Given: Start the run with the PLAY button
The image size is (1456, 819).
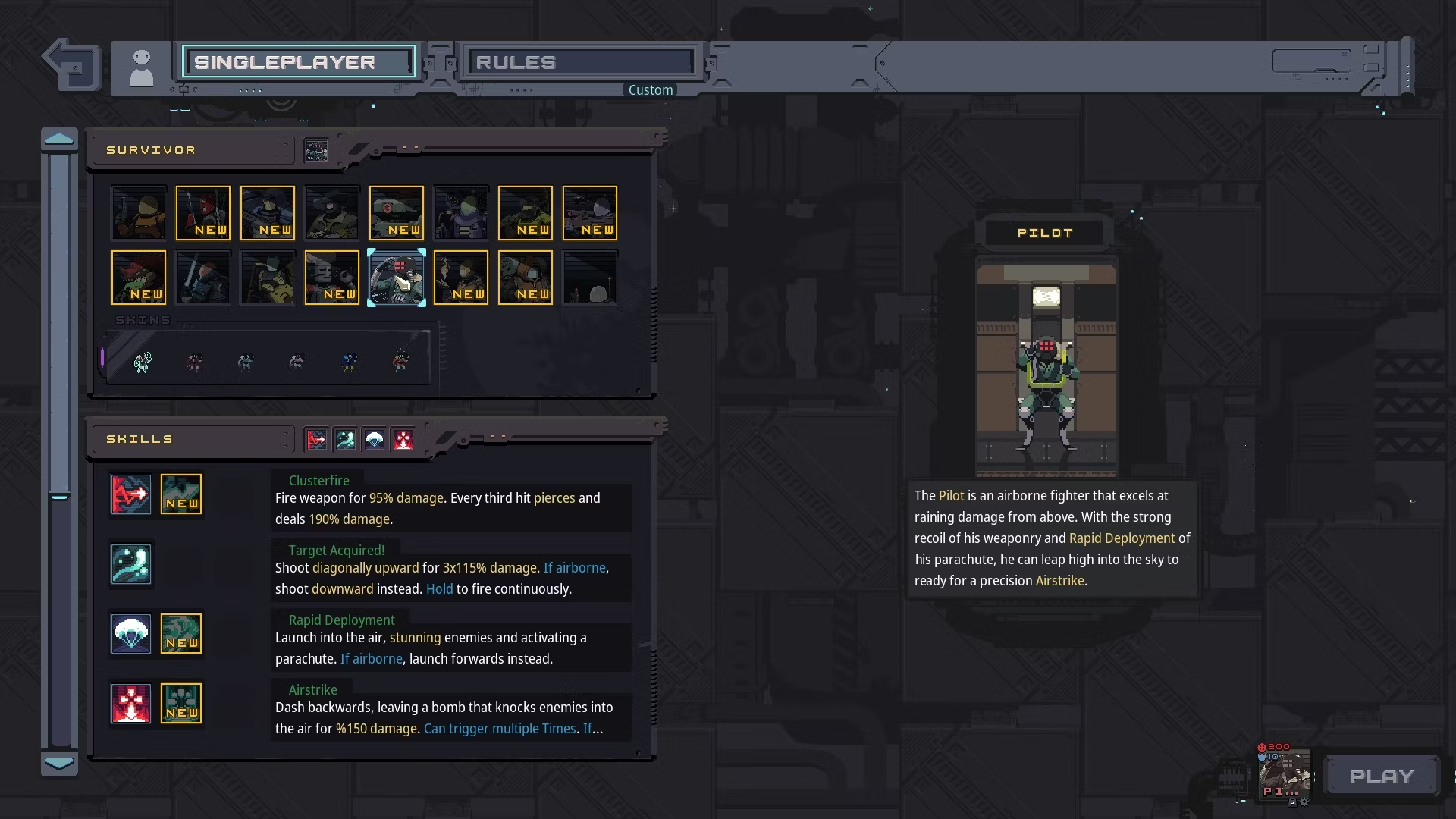Looking at the screenshot, I should pyautogui.click(x=1382, y=777).
